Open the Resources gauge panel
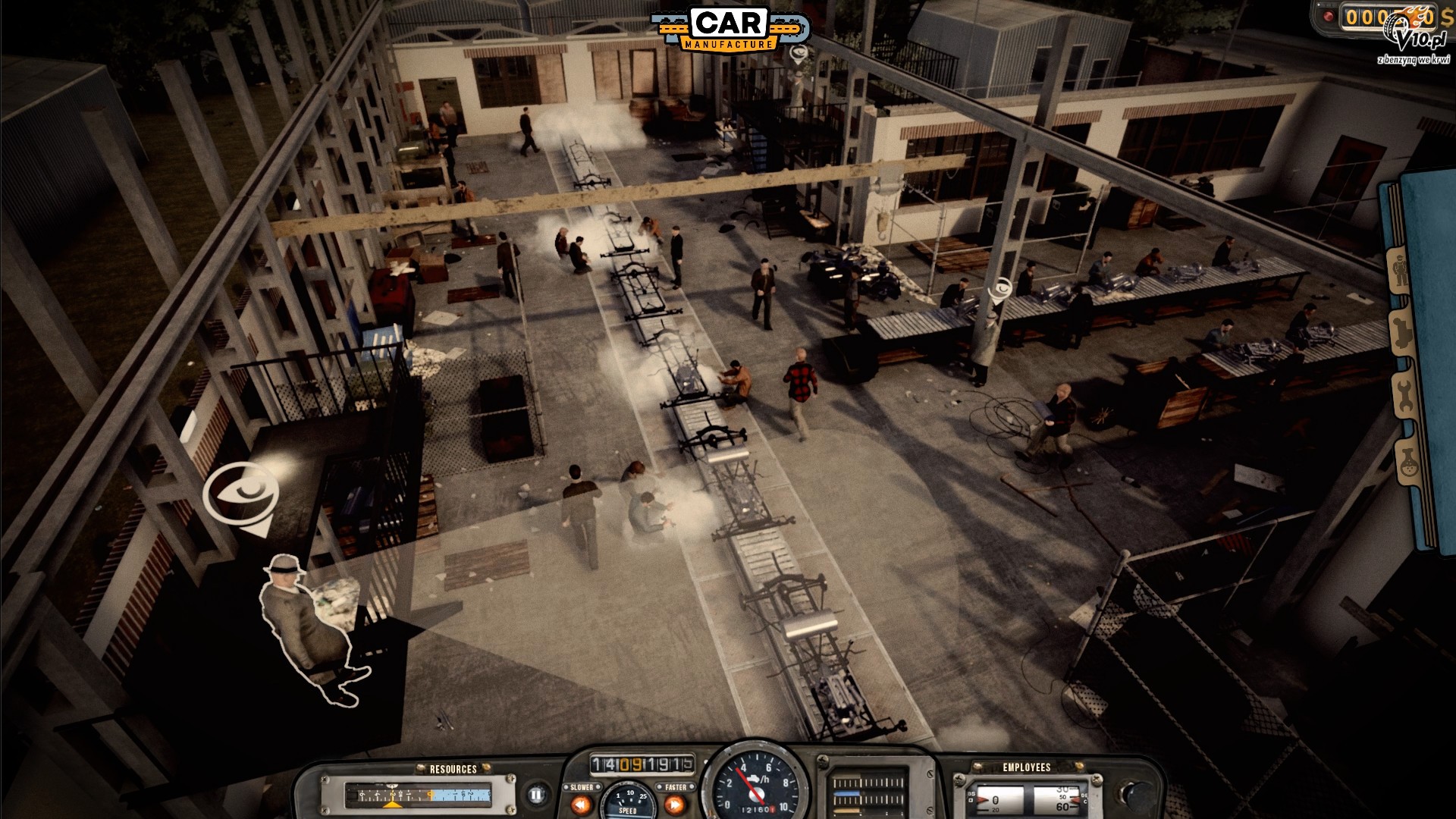The width and height of the screenshot is (1456, 819). (x=418, y=795)
